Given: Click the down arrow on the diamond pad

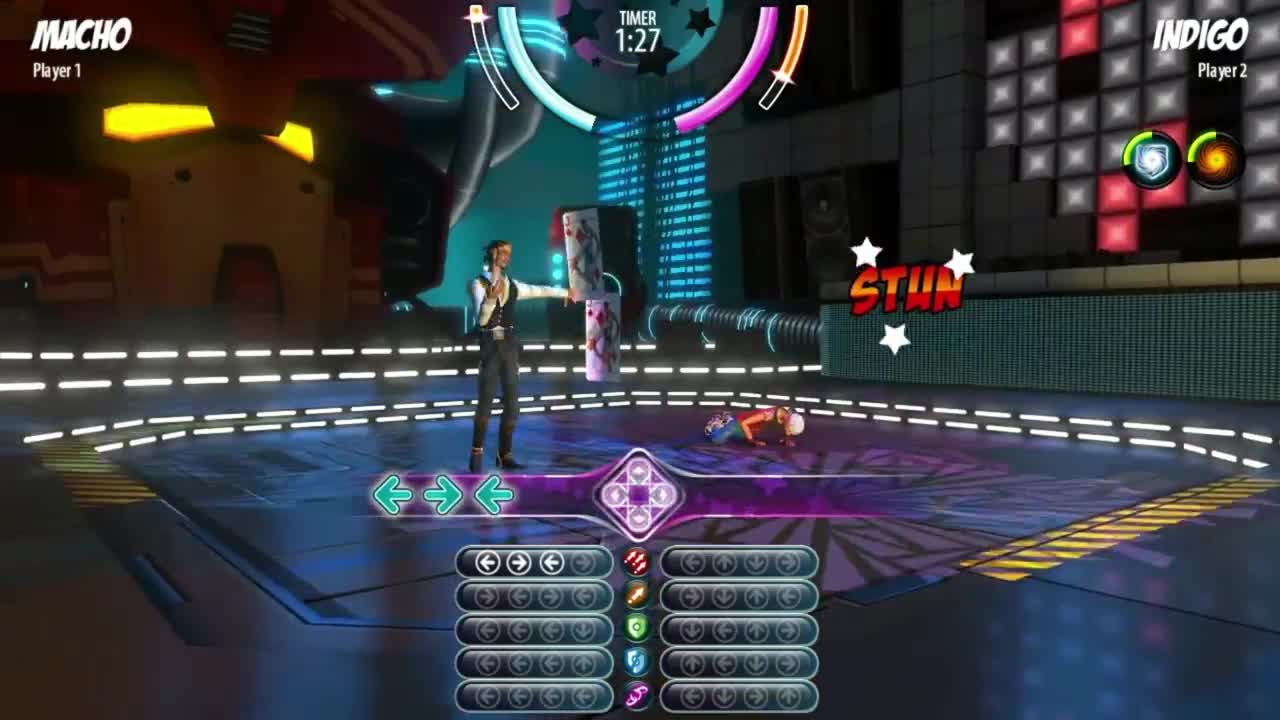Looking at the screenshot, I should [x=638, y=518].
